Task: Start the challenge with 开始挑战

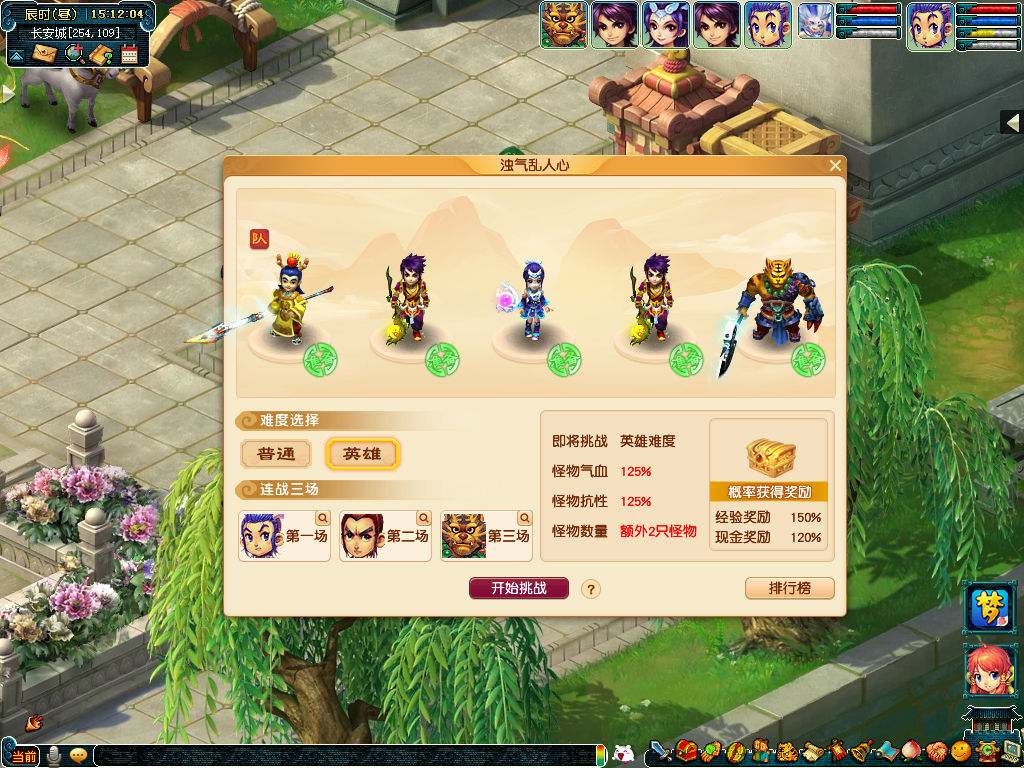Action: tap(518, 588)
